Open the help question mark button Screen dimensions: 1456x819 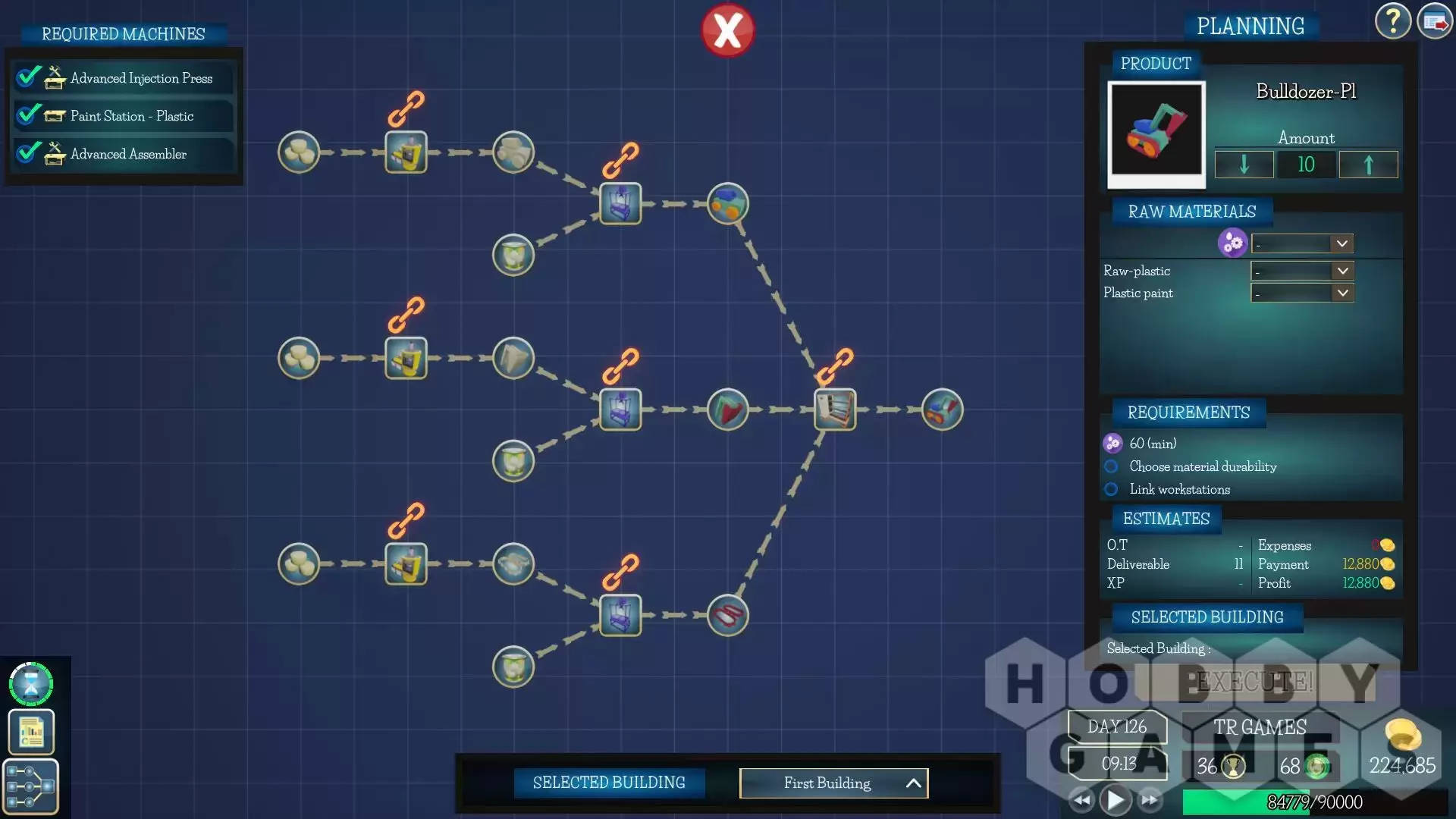coord(1392,21)
